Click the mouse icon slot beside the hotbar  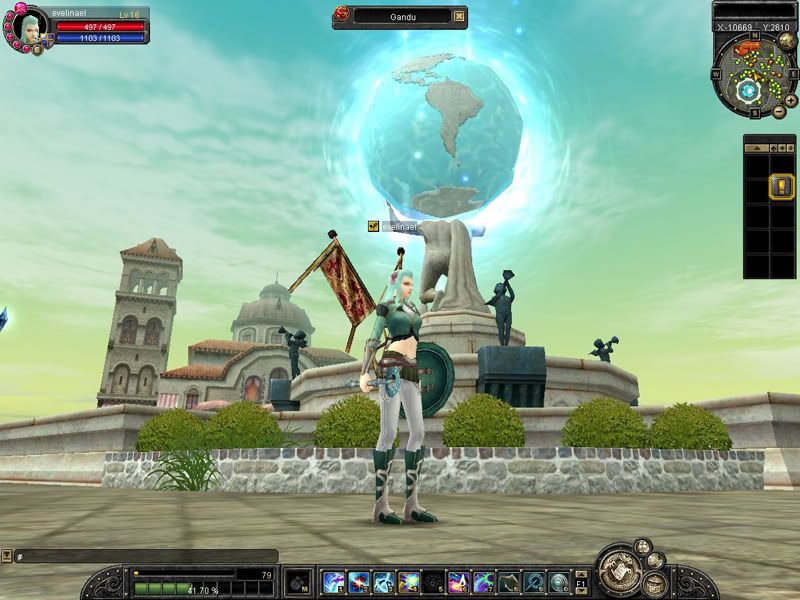pos(298,581)
